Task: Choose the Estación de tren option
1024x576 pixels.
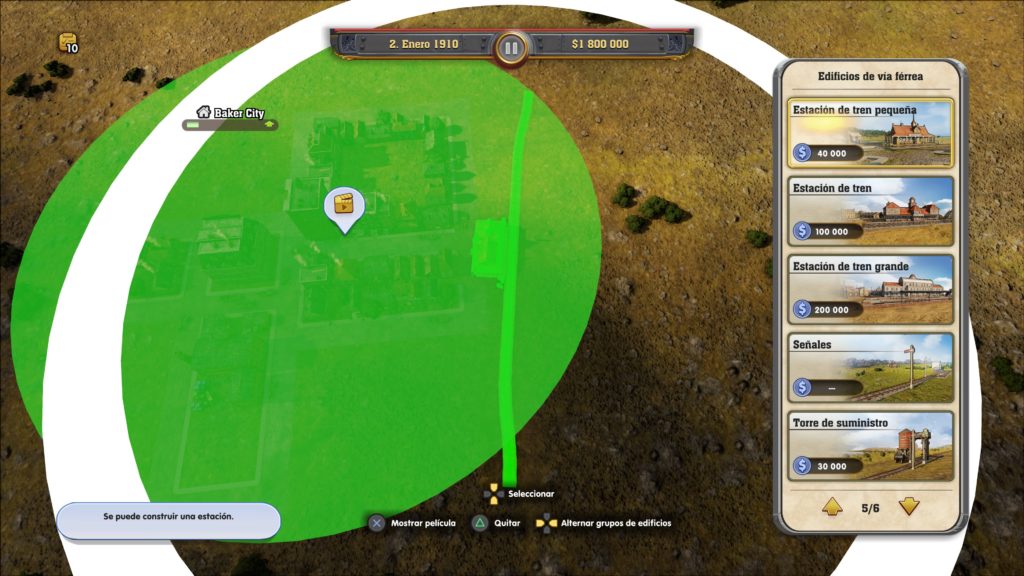Action: point(870,211)
